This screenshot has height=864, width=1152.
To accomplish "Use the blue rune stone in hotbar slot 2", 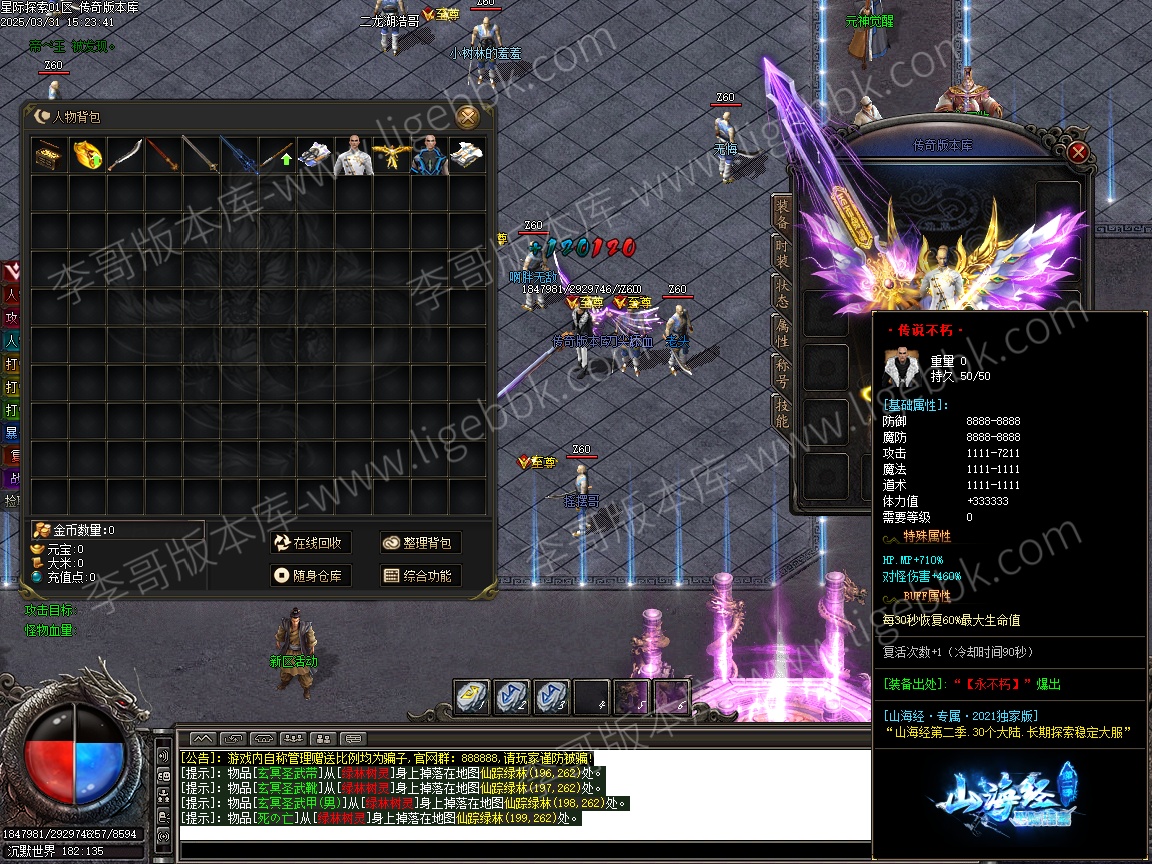I will coord(511,697).
